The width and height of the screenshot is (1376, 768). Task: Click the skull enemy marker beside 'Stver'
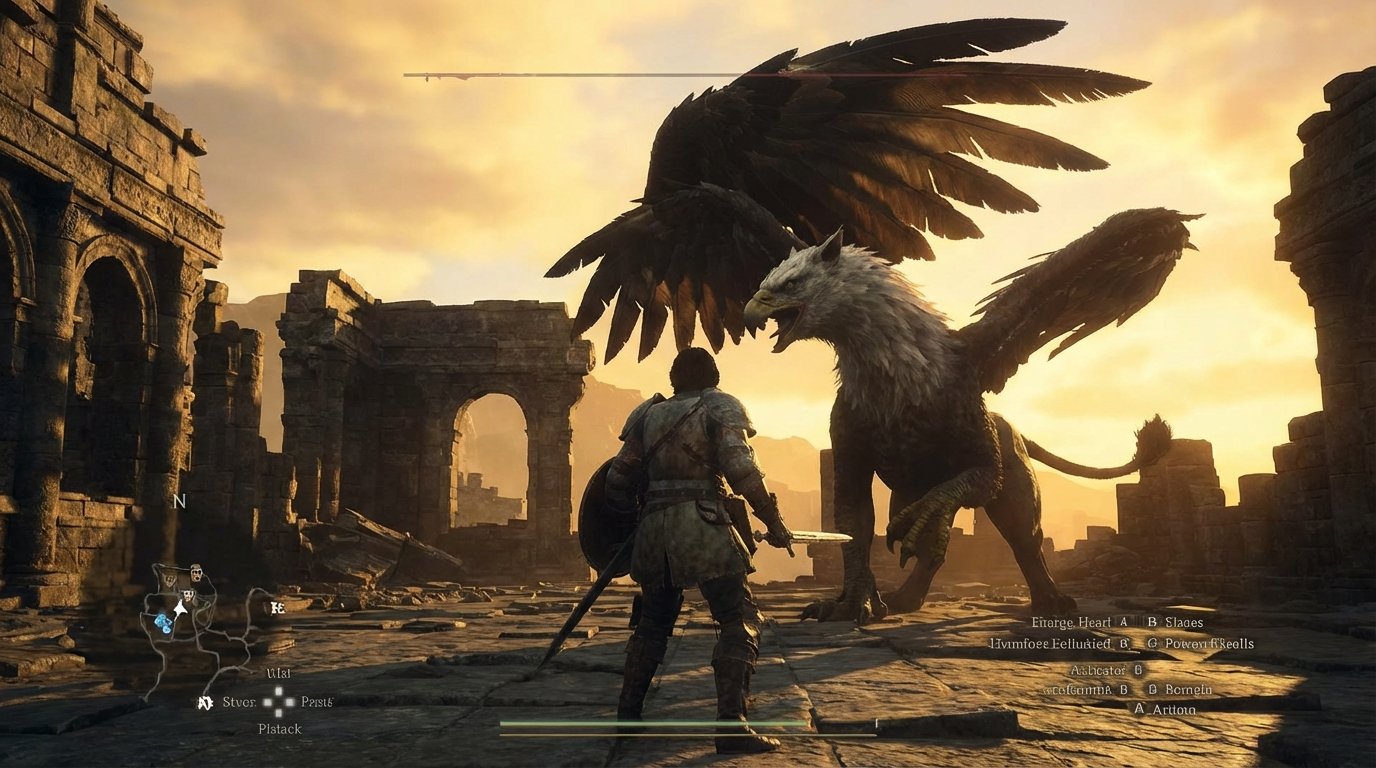204,702
